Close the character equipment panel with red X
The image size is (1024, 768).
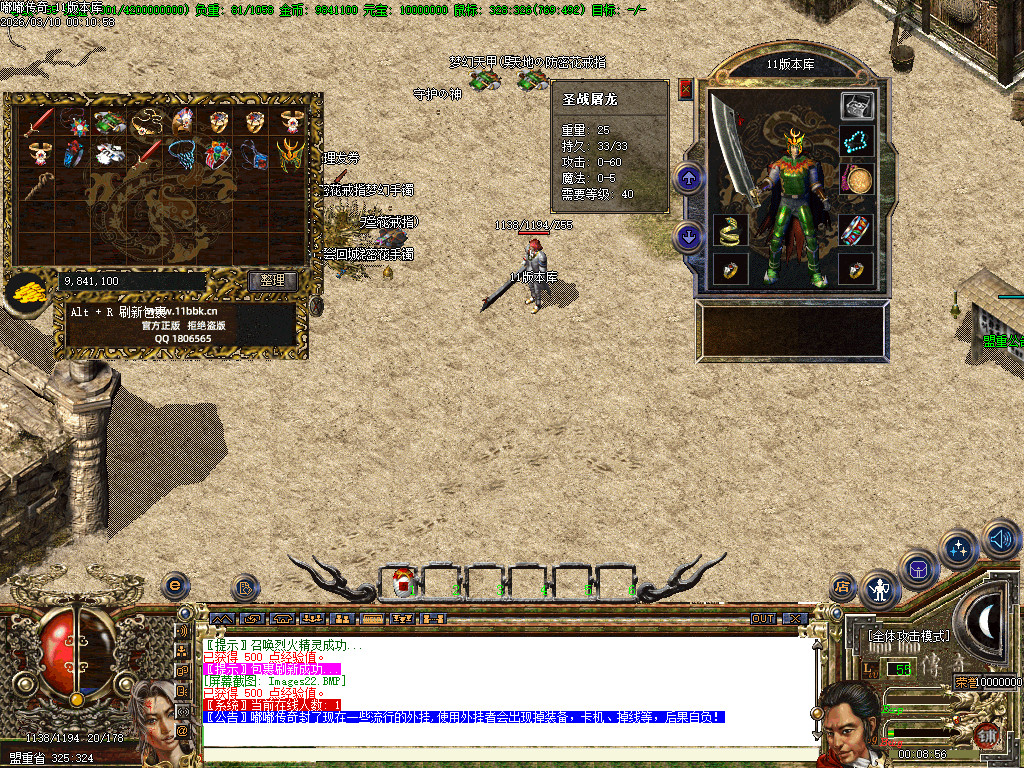[x=685, y=89]
